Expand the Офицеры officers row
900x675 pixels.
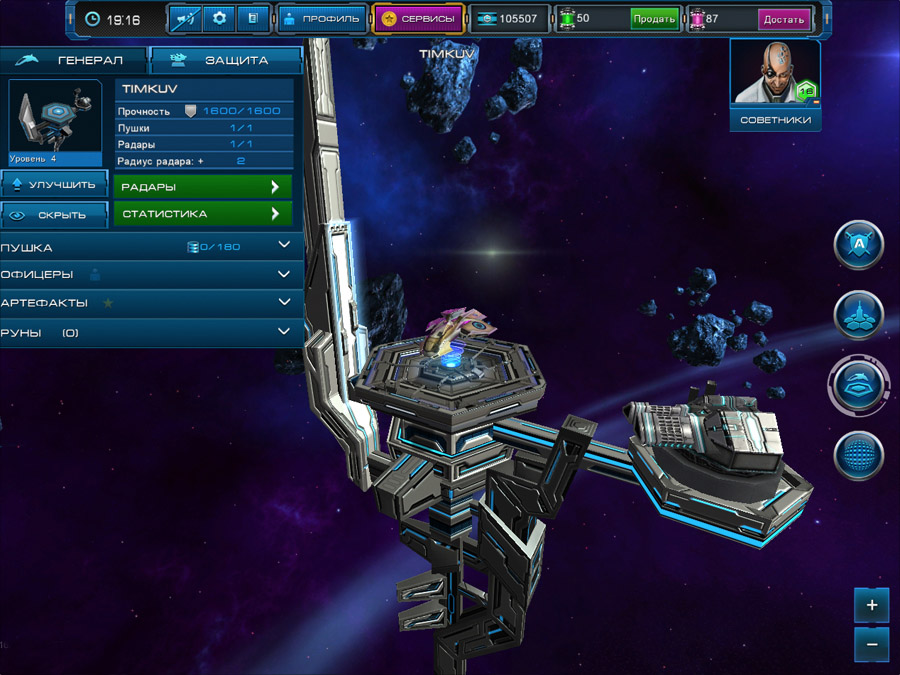tap(150, 274)
